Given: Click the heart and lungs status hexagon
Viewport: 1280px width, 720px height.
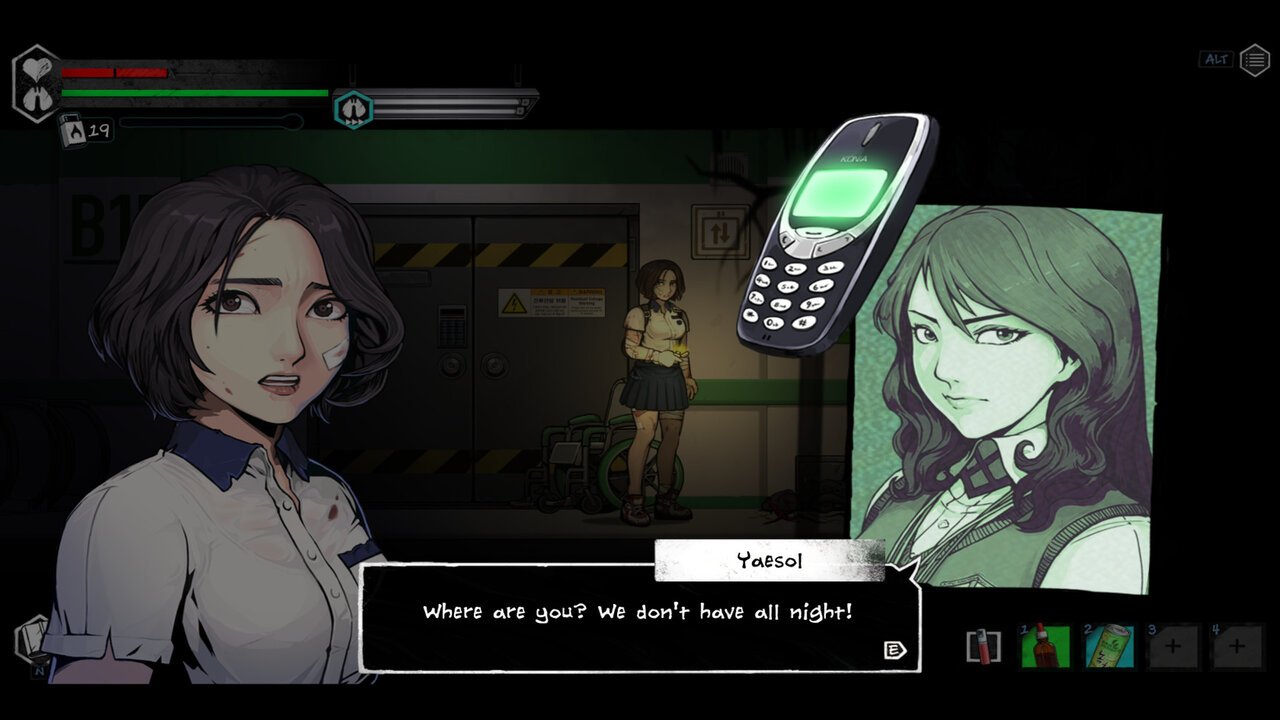Looking at the screenshot, I should coord(36,84).
